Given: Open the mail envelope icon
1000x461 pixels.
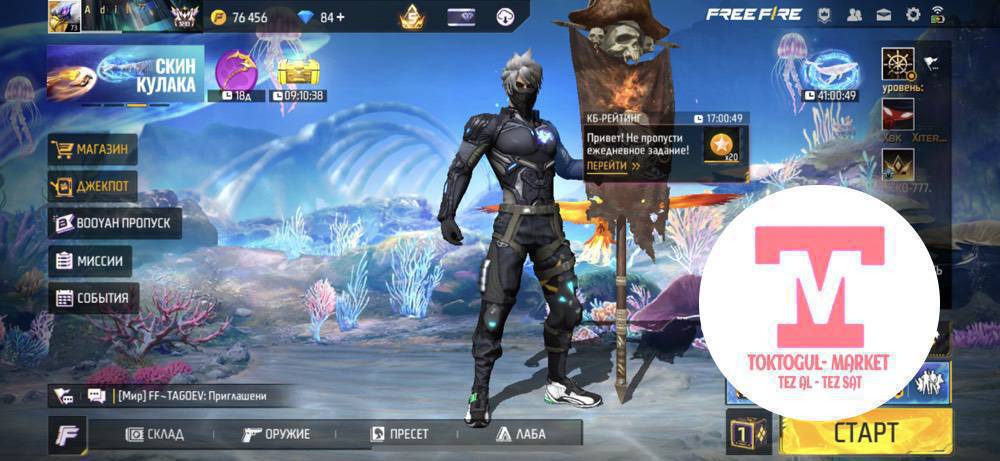Looking at the screenshot, I should coord(884,15).
